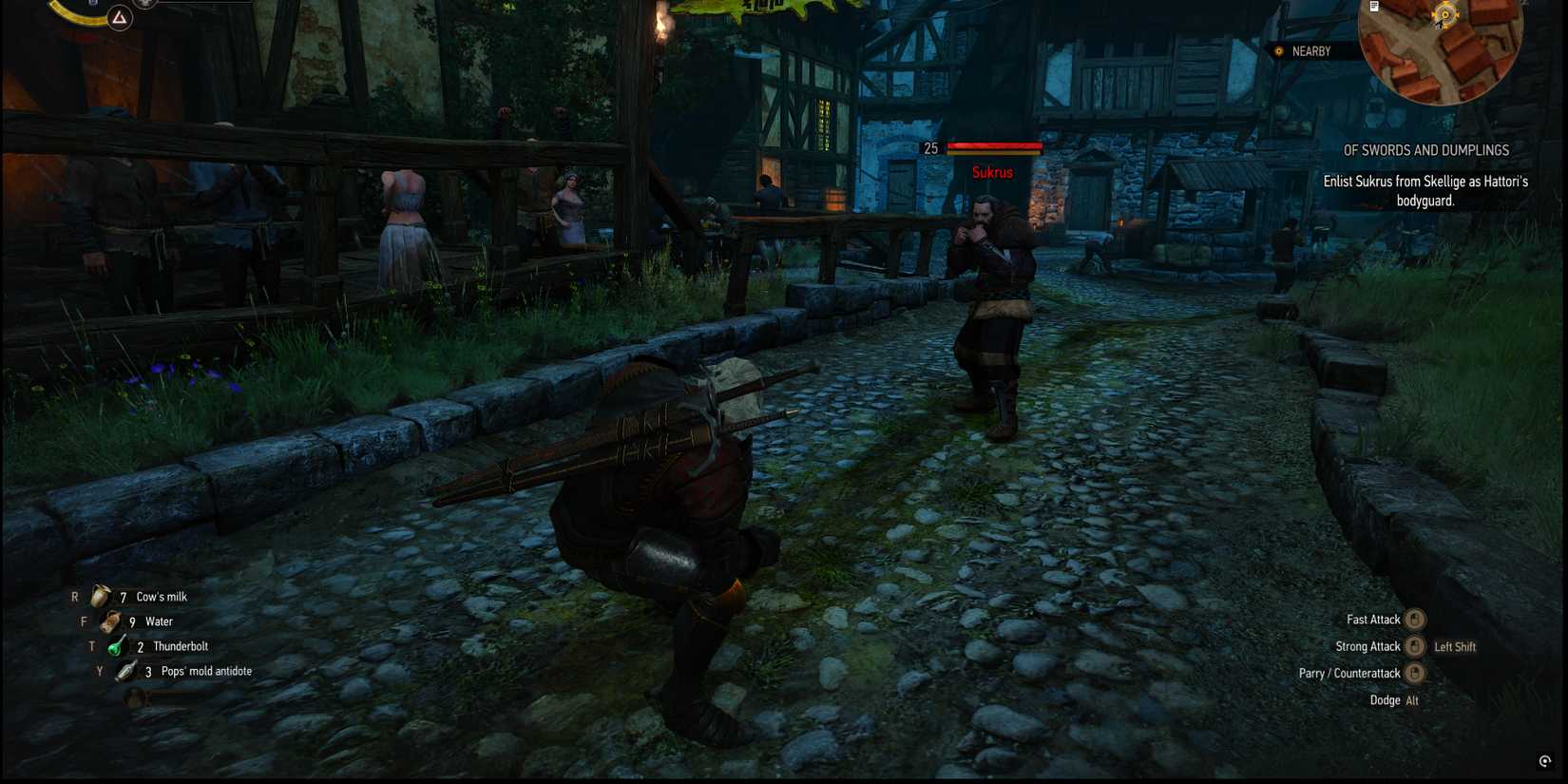Select the active Witcher sign icon
This screenshot has height=784, width=1568.
(x=119, y=18)
